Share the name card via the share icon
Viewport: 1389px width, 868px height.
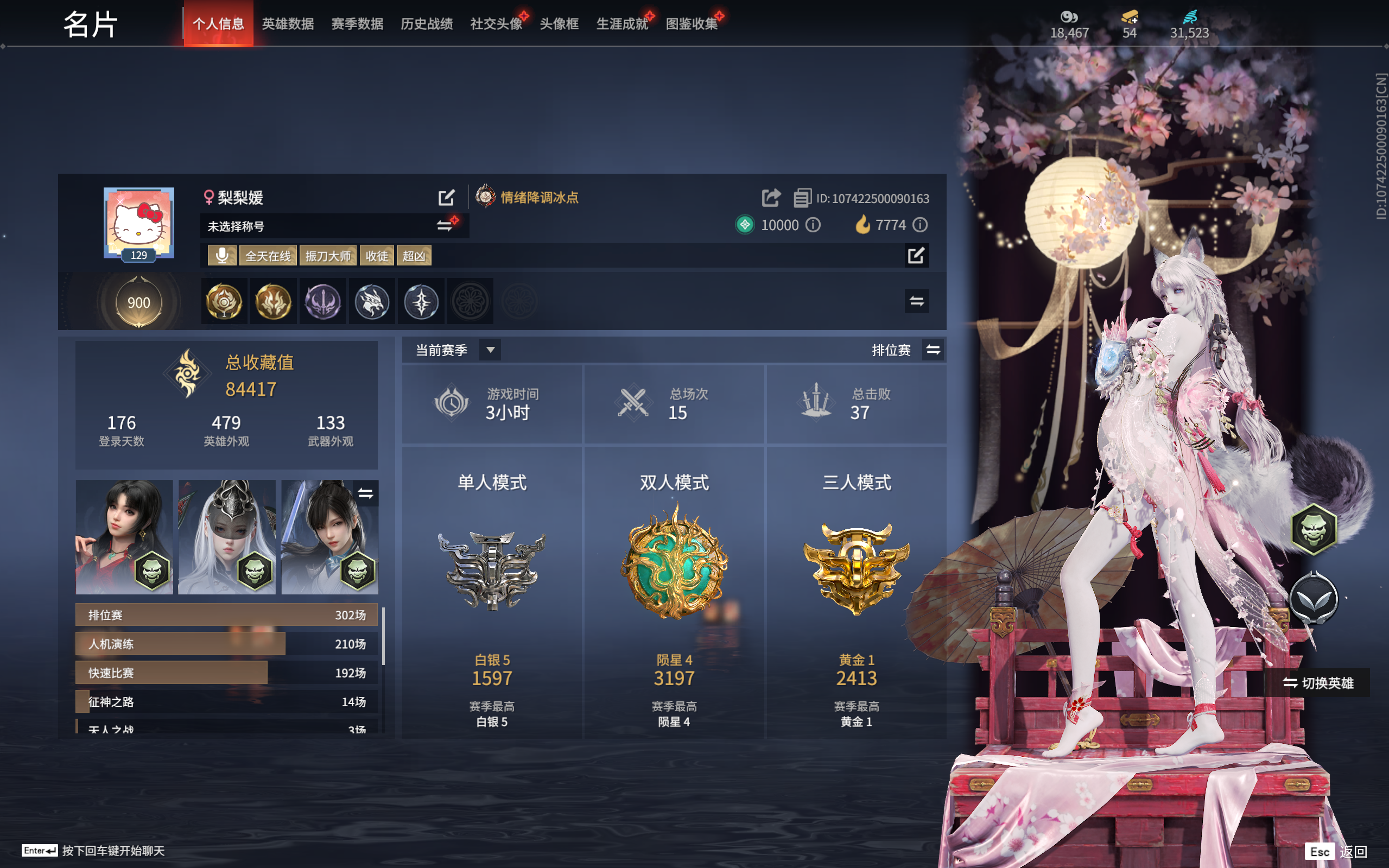[x=771, y=197]
